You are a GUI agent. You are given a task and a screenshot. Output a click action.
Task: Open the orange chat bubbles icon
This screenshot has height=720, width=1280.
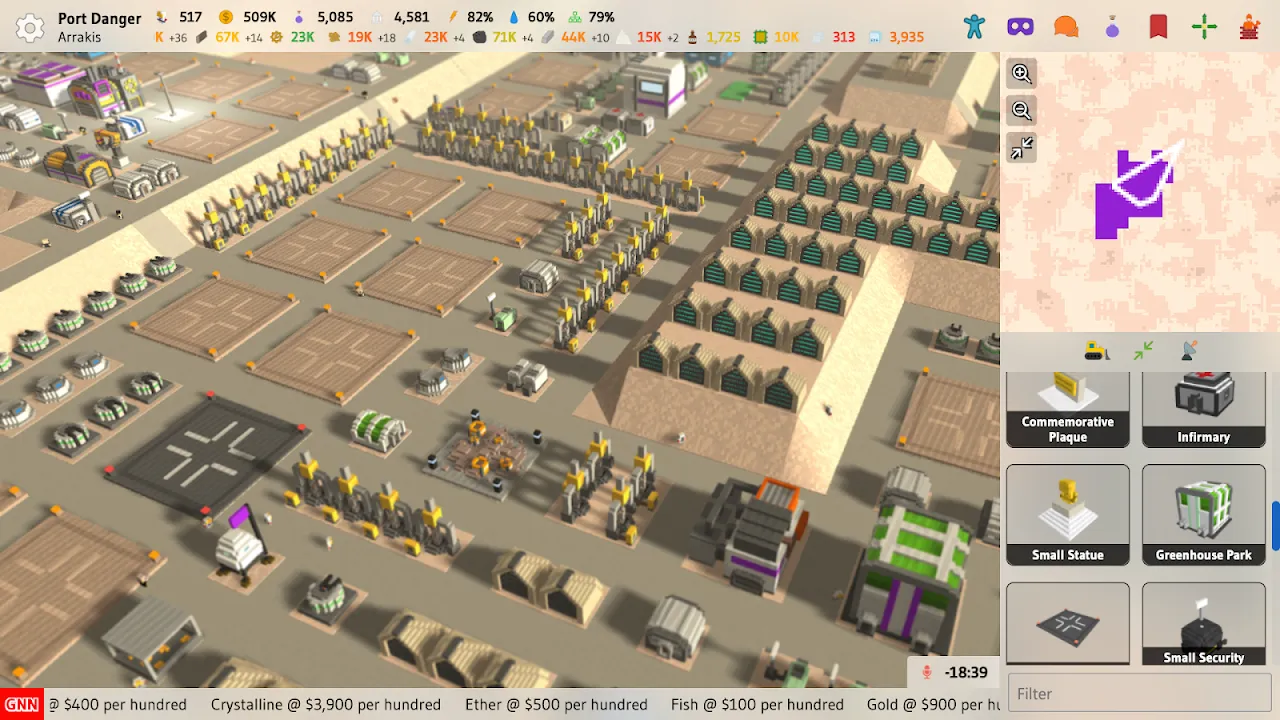(1066, 26)
